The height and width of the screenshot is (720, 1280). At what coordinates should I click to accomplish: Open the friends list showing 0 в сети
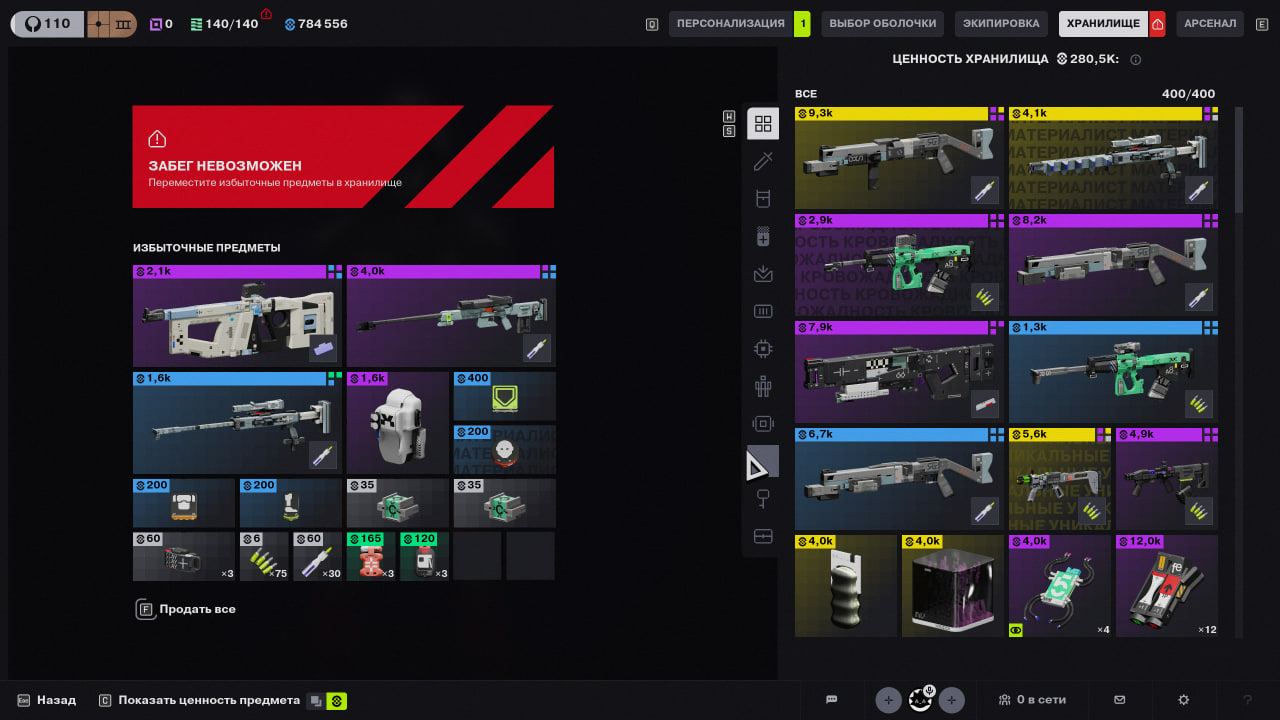[x=1032, y=700]
